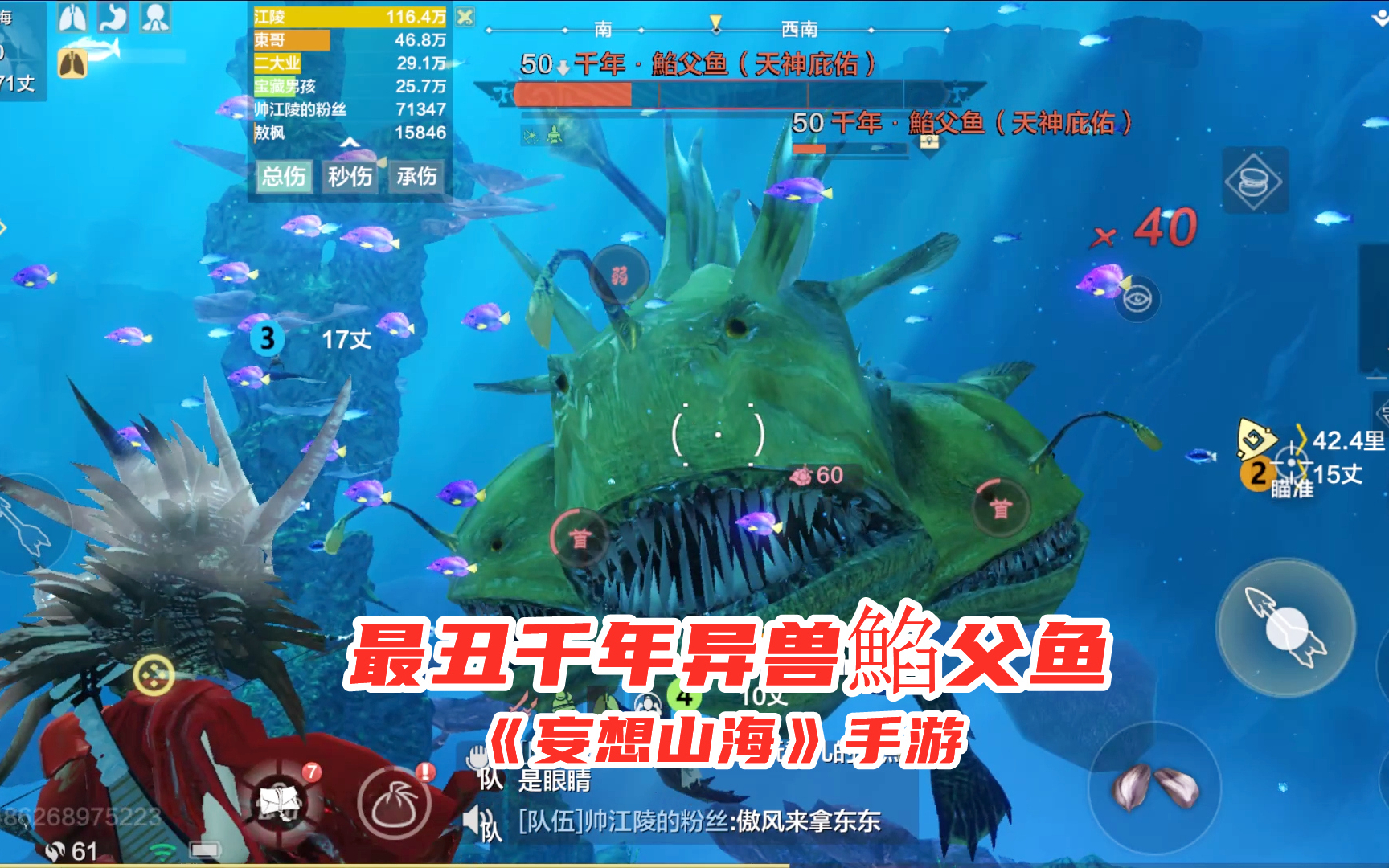Switch to the 秒伤 tab
Viewport: 1389px width, 868px height.
351,178
